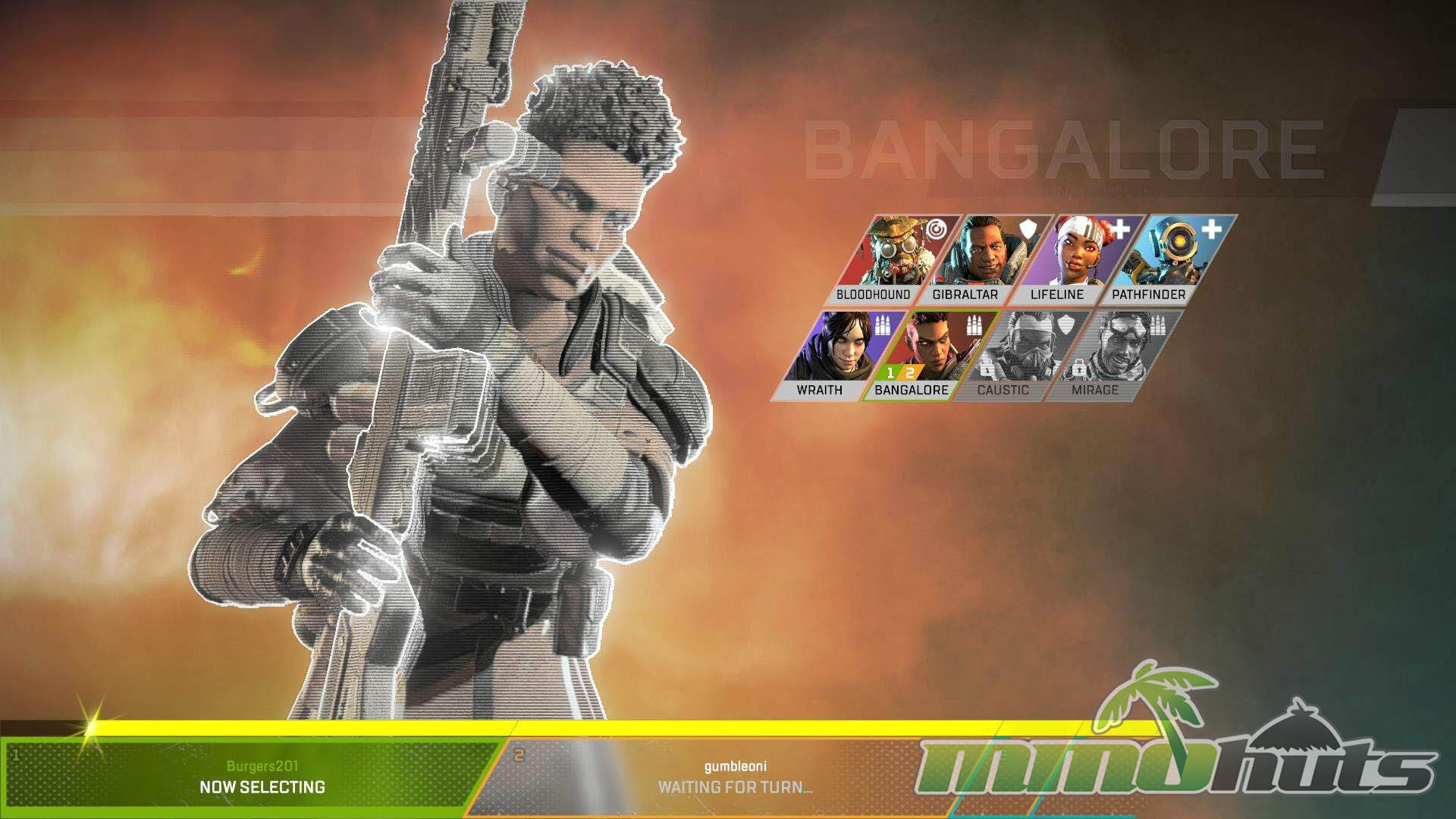Pick the Lifeline legend portrait
Viewport: 1456px width, 819px height.
point(1068,260)
